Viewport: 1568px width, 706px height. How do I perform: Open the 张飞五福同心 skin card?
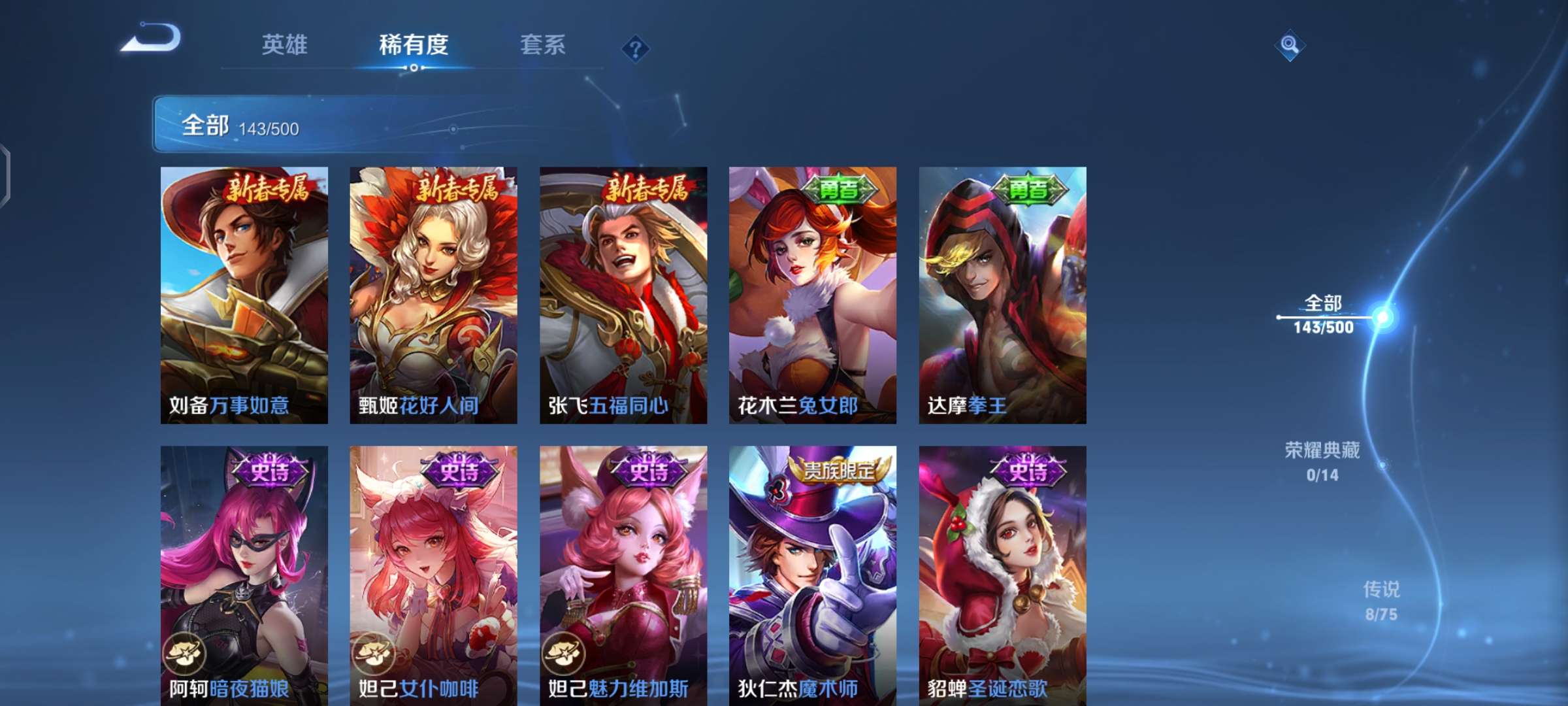click(x=624, y=294)
